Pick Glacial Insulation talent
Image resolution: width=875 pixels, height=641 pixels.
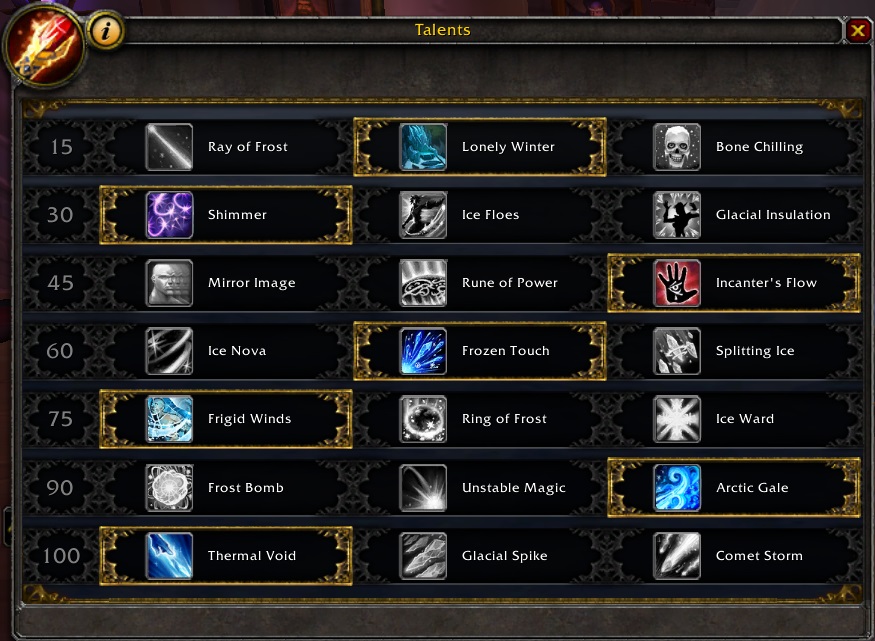678,215
